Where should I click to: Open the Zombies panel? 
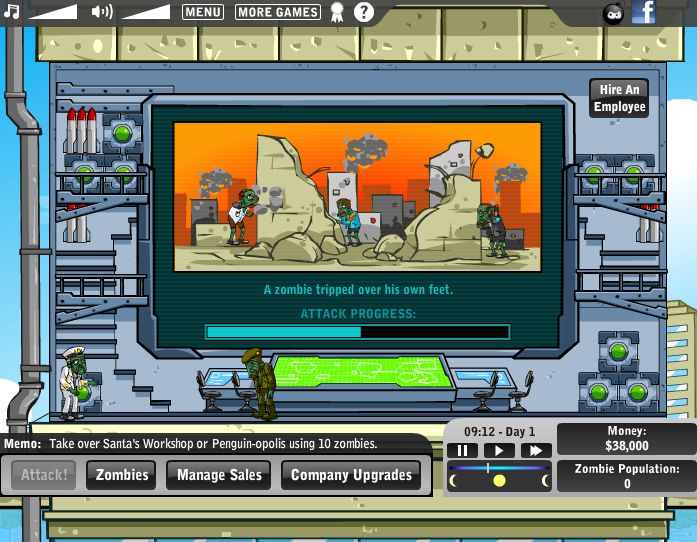point(121,475)
